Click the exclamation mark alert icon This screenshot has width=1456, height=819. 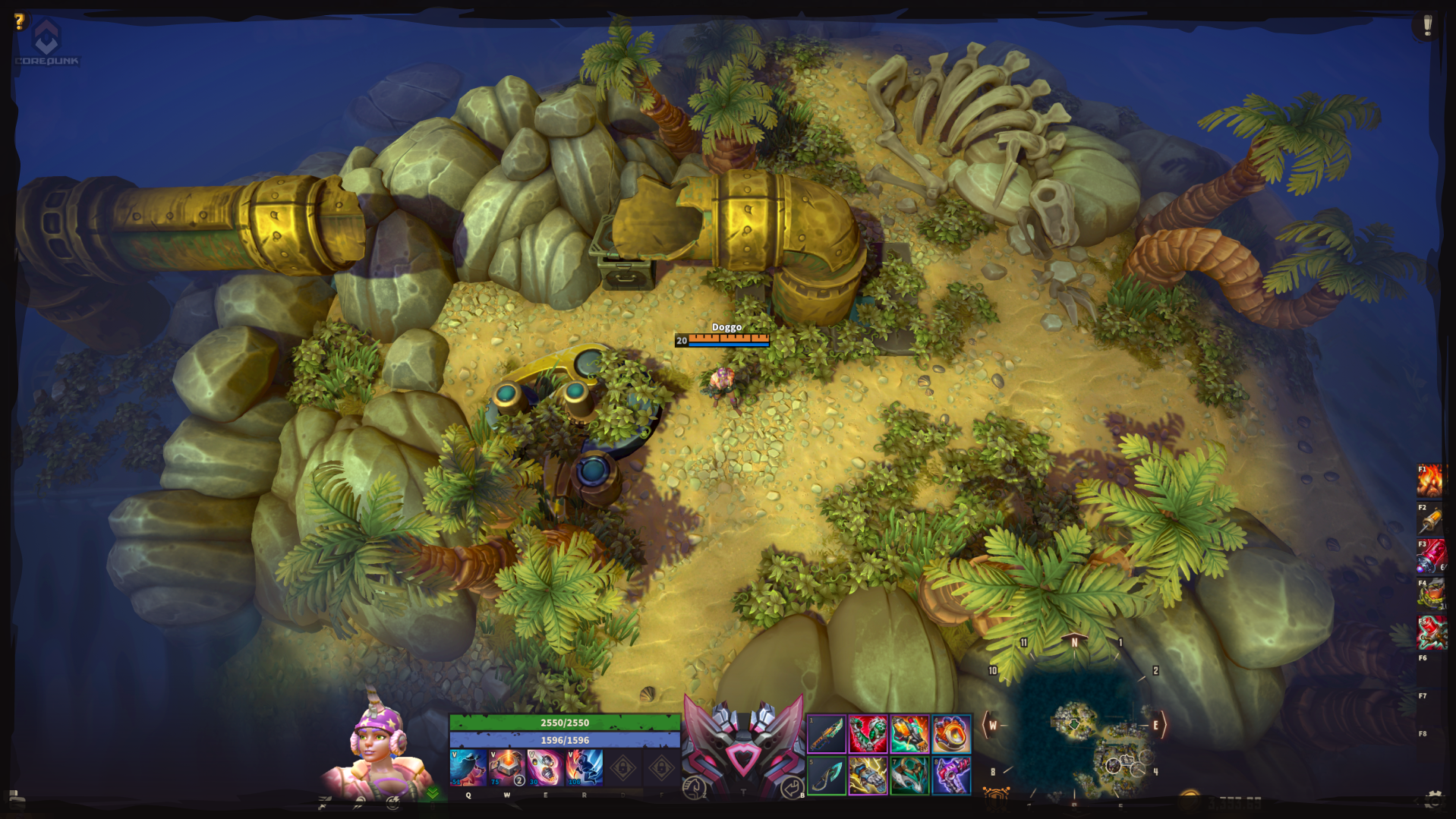(1427, 25)
